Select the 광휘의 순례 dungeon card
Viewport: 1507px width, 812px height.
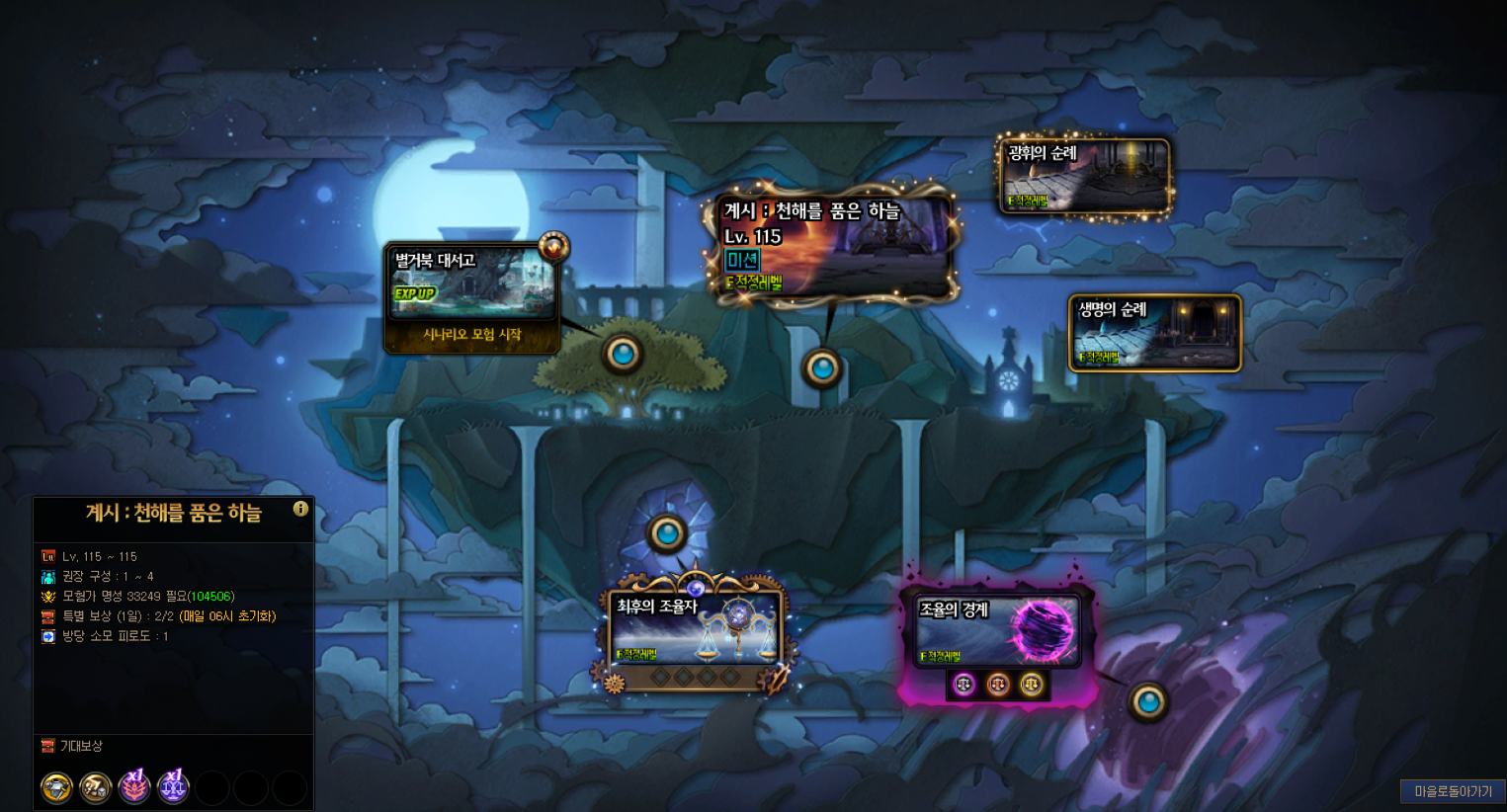click(x=1084, y=175)
